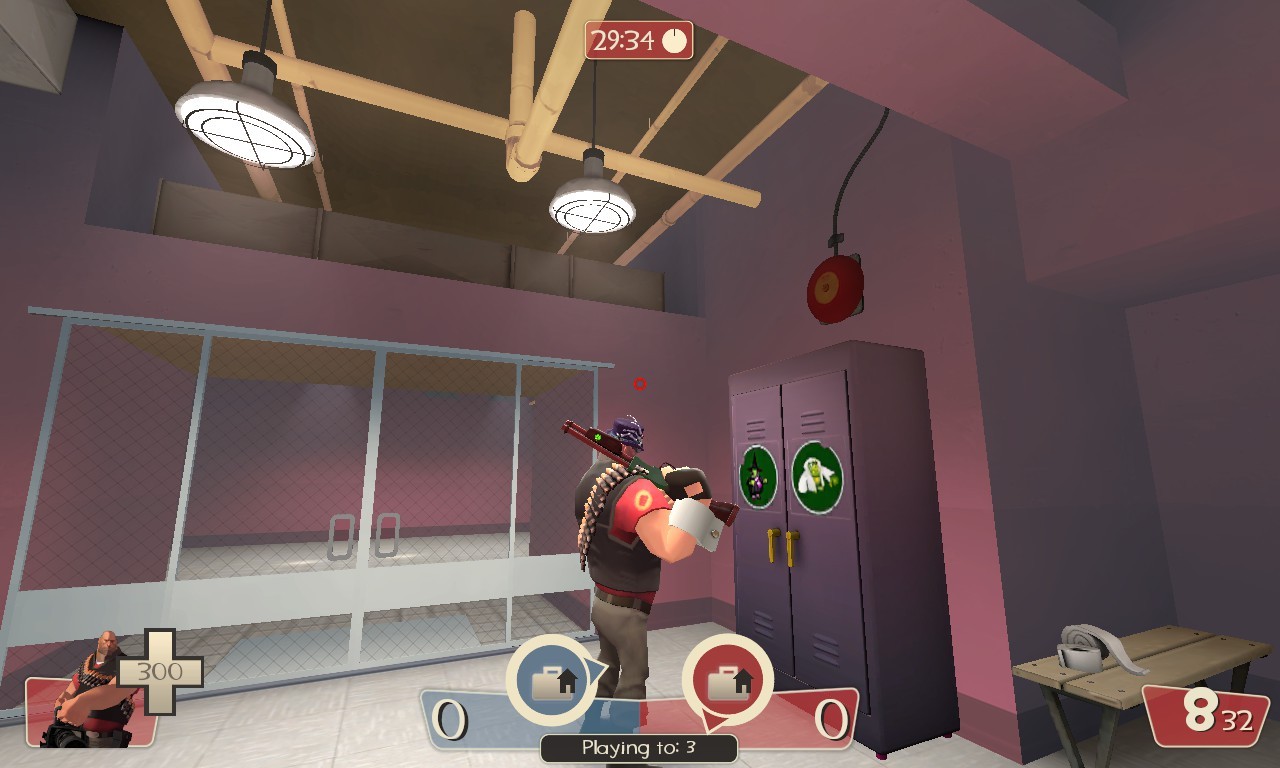Click the health cross icon
The height and width of the screenshot is (768, 1280).
click(x=160, y=672)
